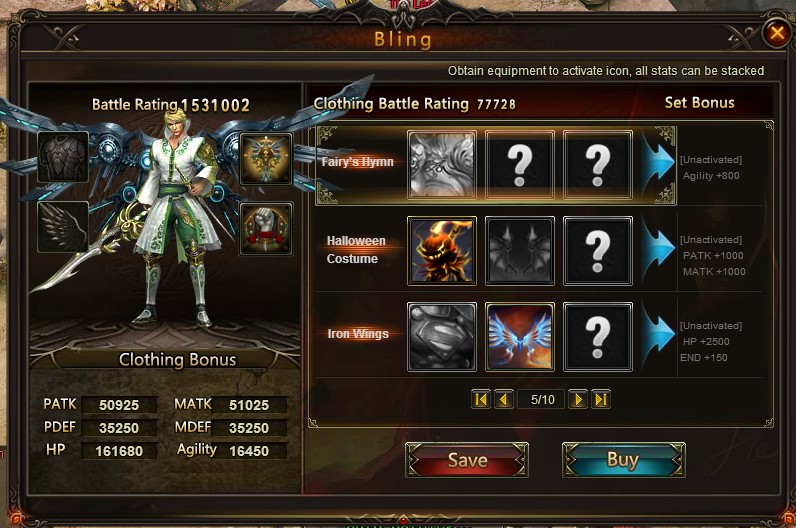Pick the dark bat wings icon

click(x=520, y=250)
